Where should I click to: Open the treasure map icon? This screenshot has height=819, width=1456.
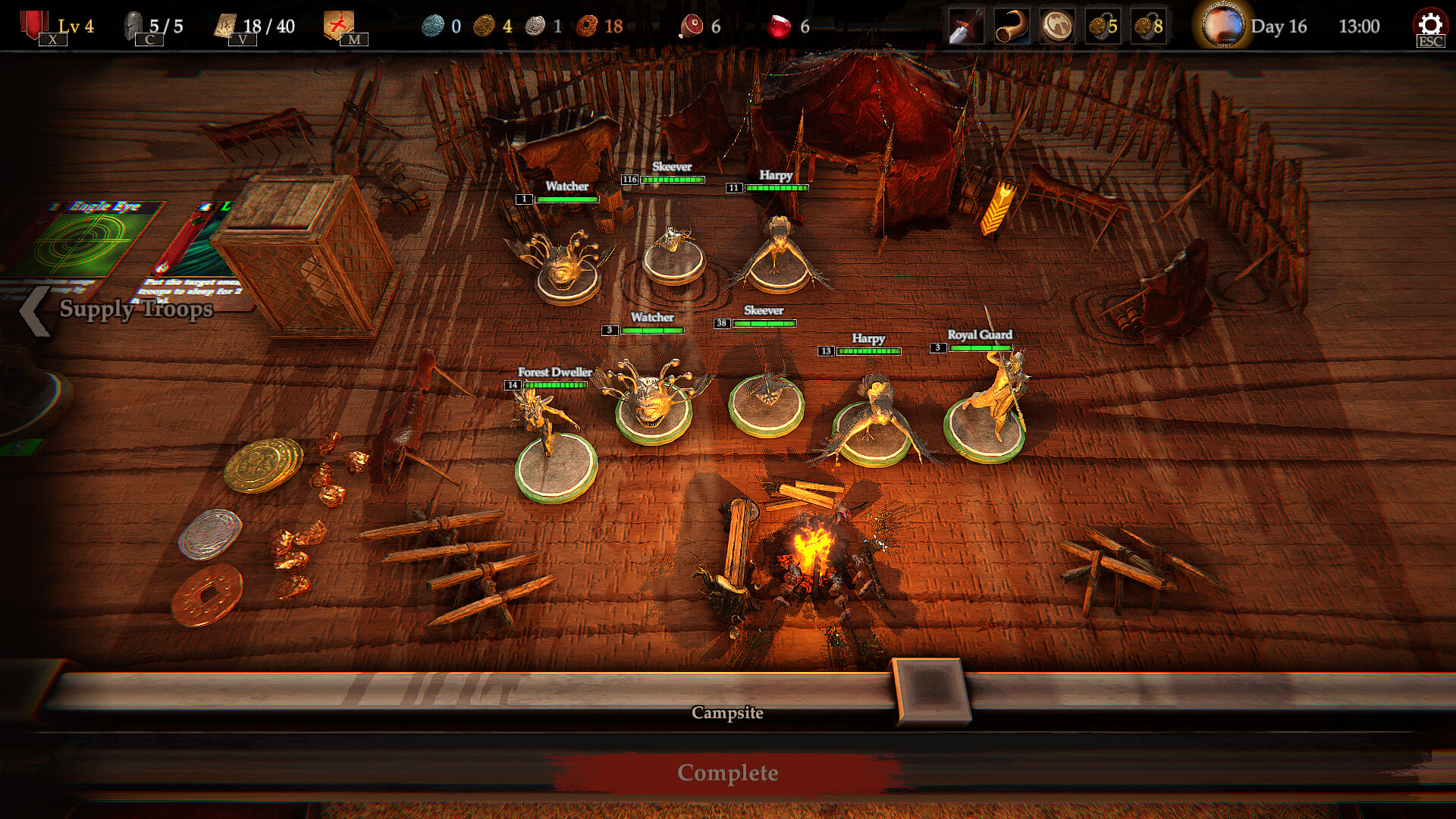click(338, 25)
